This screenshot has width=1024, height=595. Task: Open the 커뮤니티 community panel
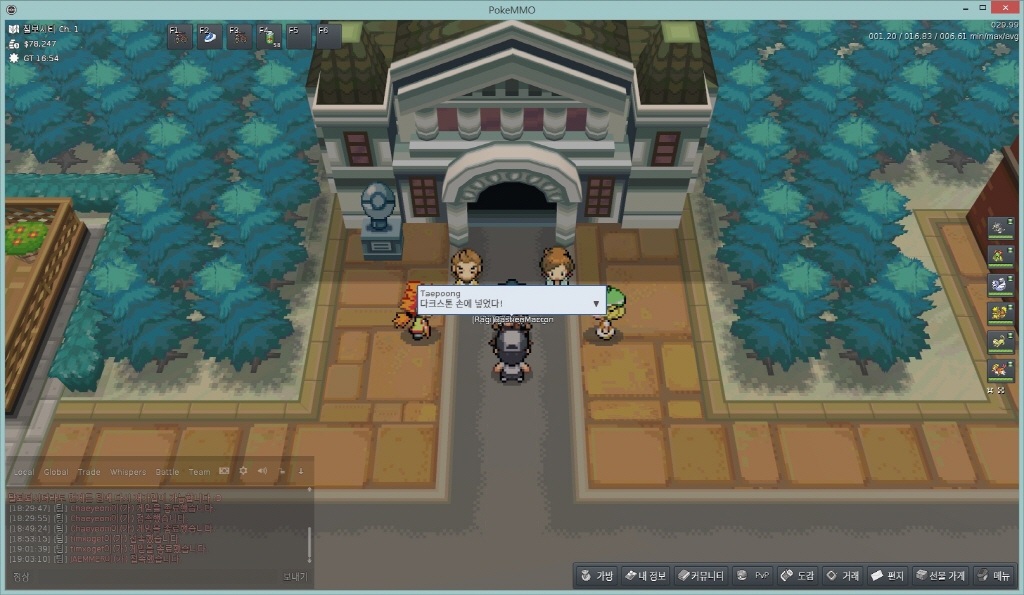(700, 576)
